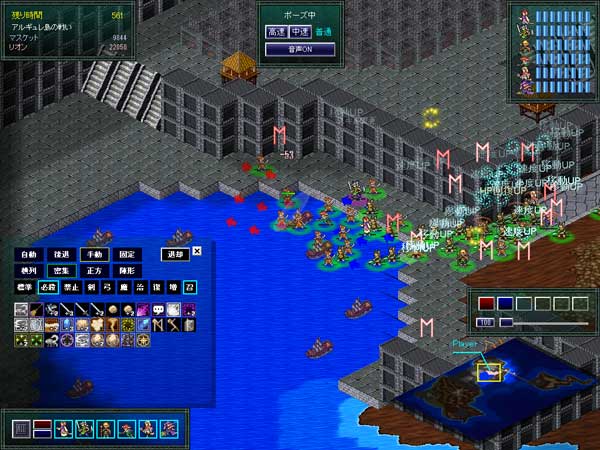Choose the 後退 movement command
Viewport: 600px width, 450px height.
point(62,254)
